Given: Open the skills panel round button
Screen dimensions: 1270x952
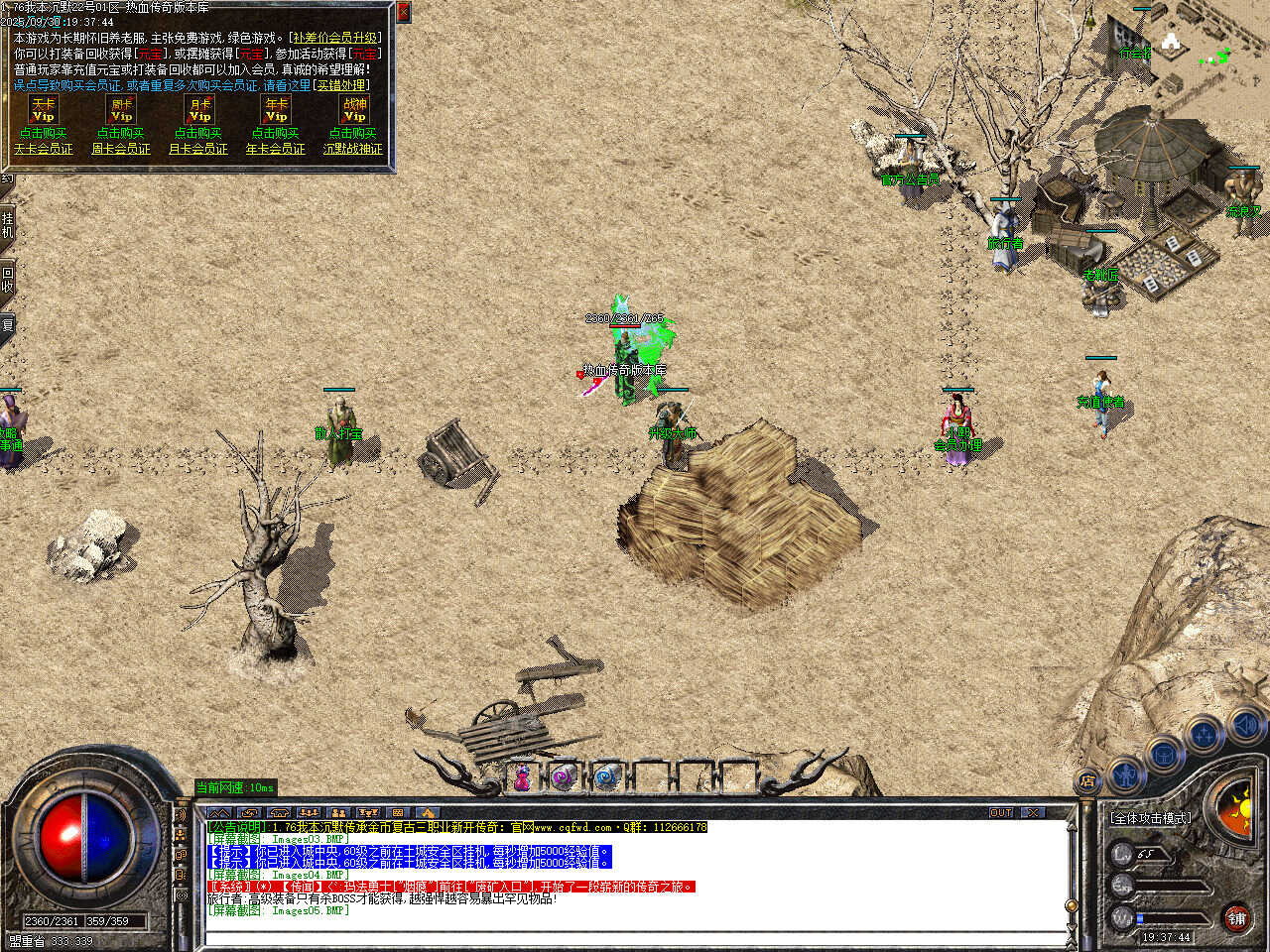Looking at the screenshot, I should [1205, 737].
